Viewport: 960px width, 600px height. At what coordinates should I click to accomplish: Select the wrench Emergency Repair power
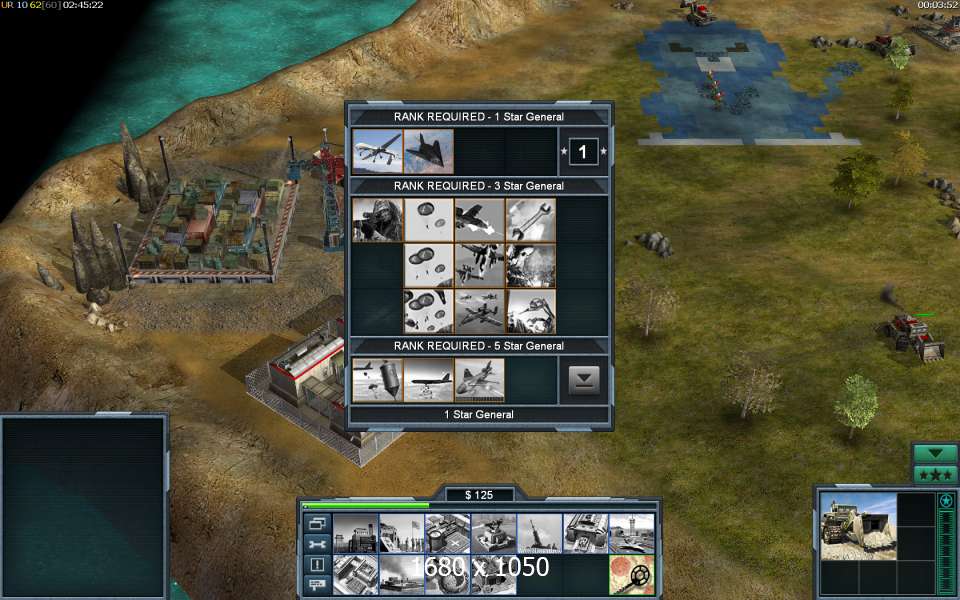tap(531, 220)
